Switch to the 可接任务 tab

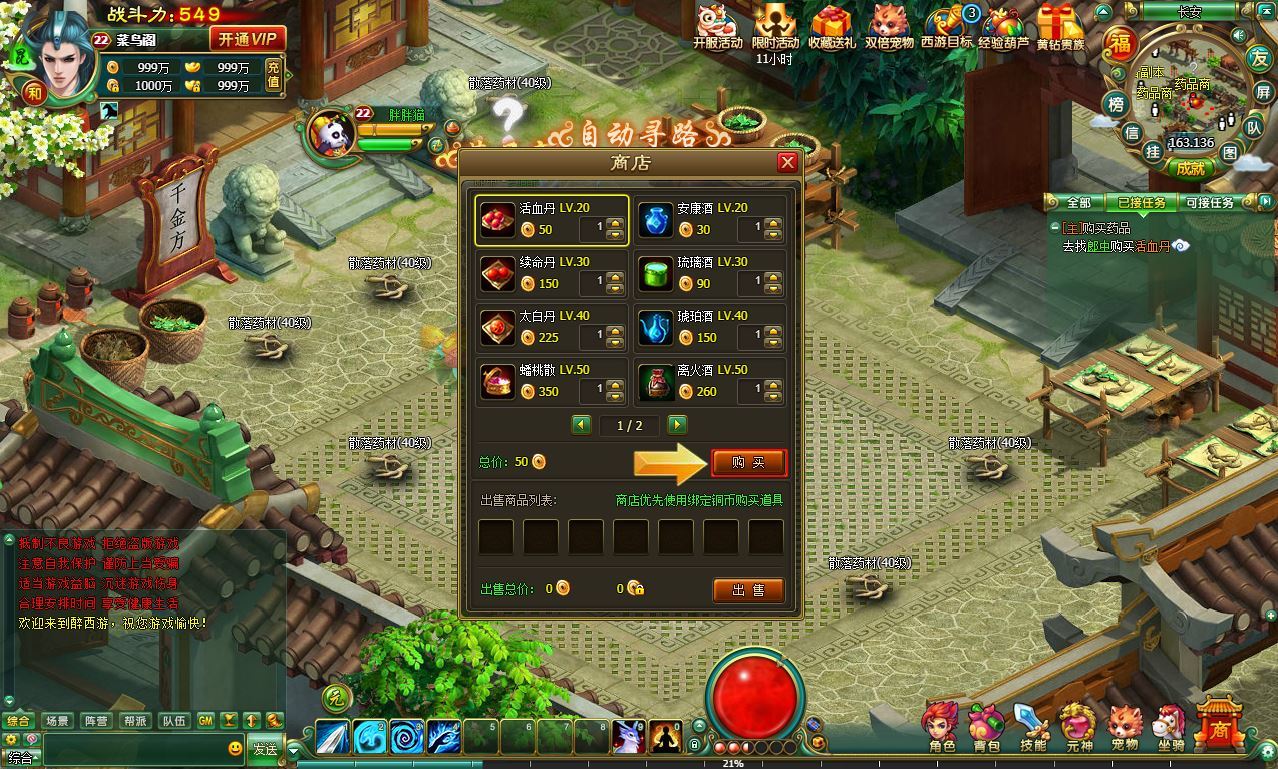(1209, 202)
